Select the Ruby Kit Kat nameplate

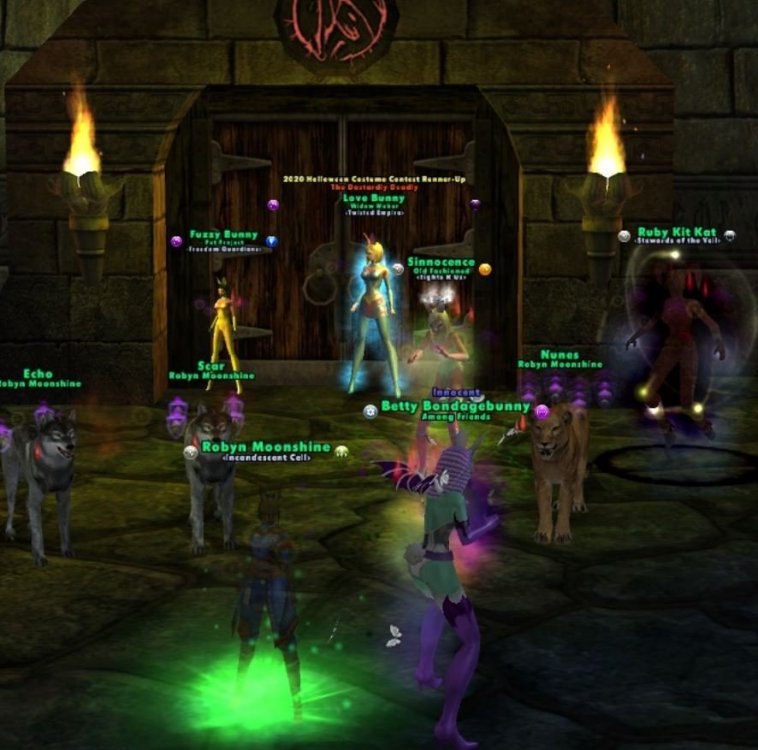pyautogui.click(x=677, y=233)
